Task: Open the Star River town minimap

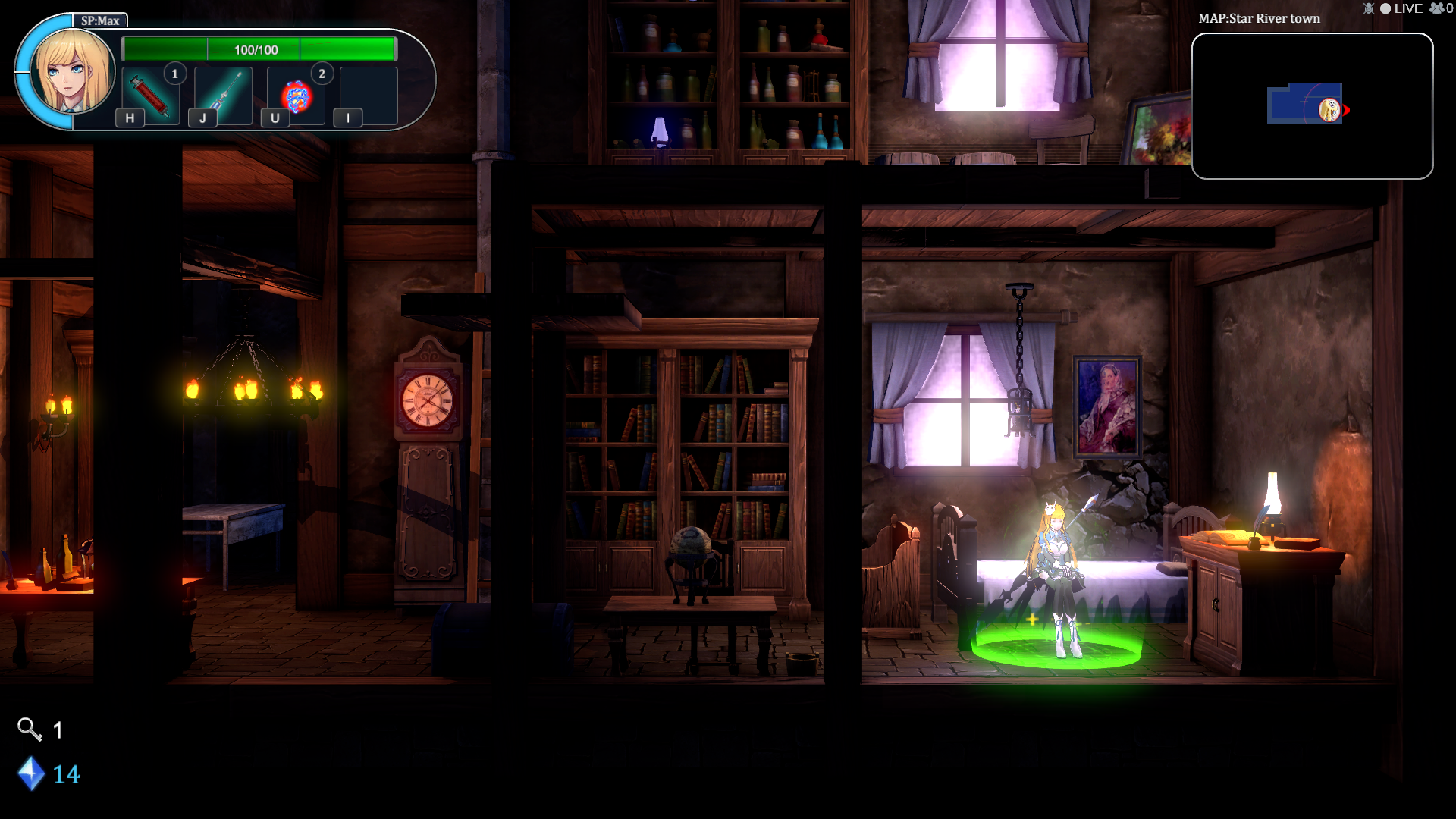Action: point(1312,106)
